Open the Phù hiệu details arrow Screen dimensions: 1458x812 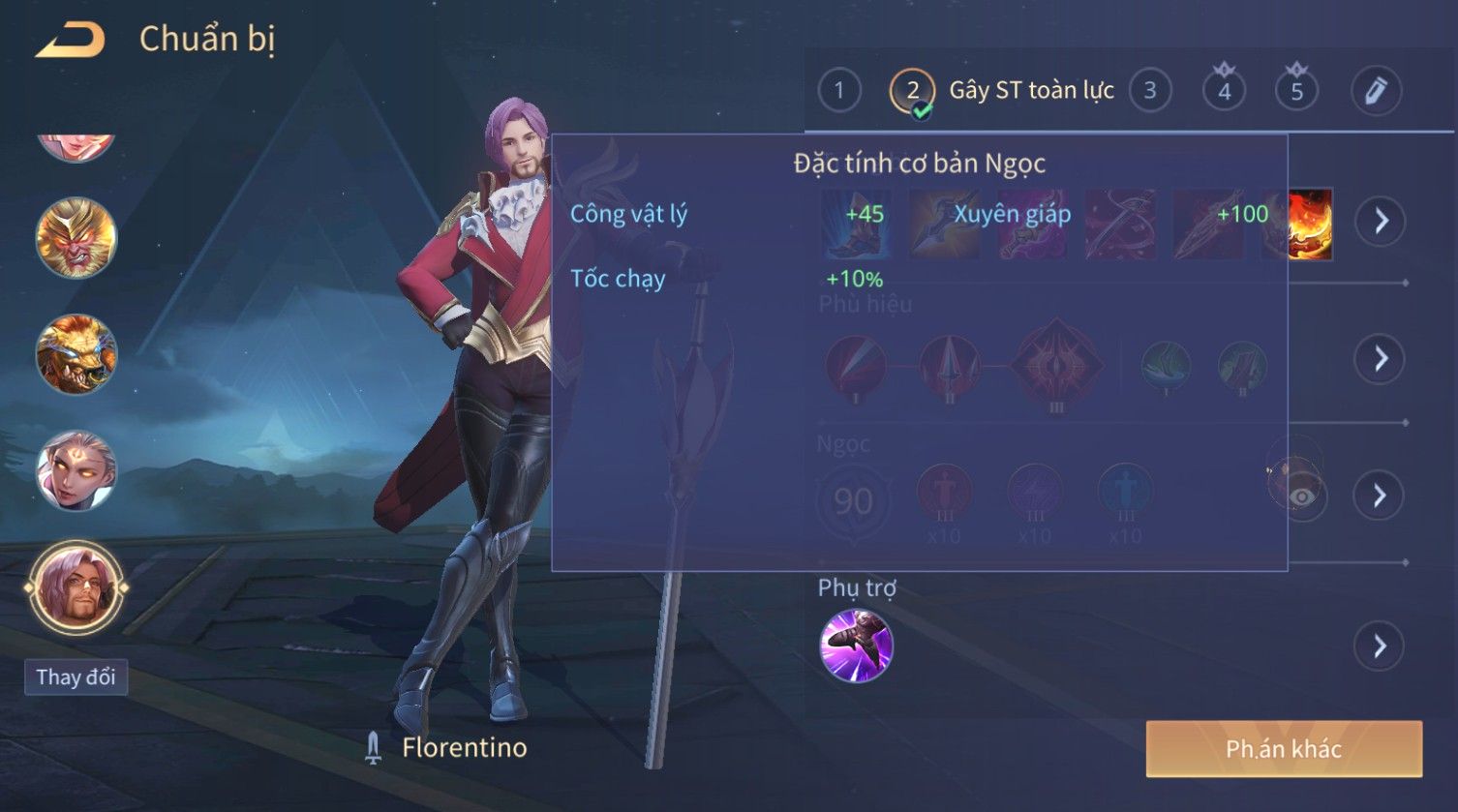1379,359
